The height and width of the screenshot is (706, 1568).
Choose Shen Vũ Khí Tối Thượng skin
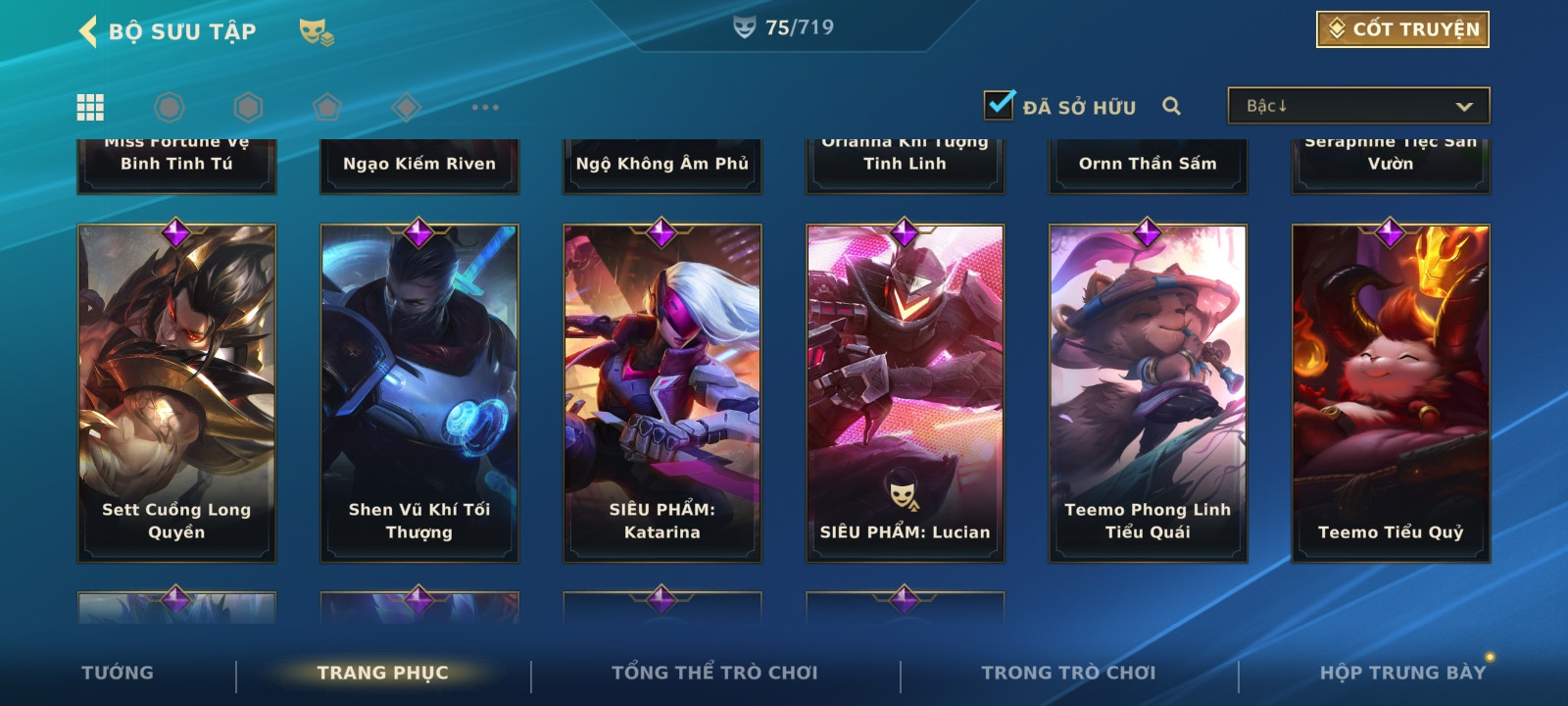(419, 392)
